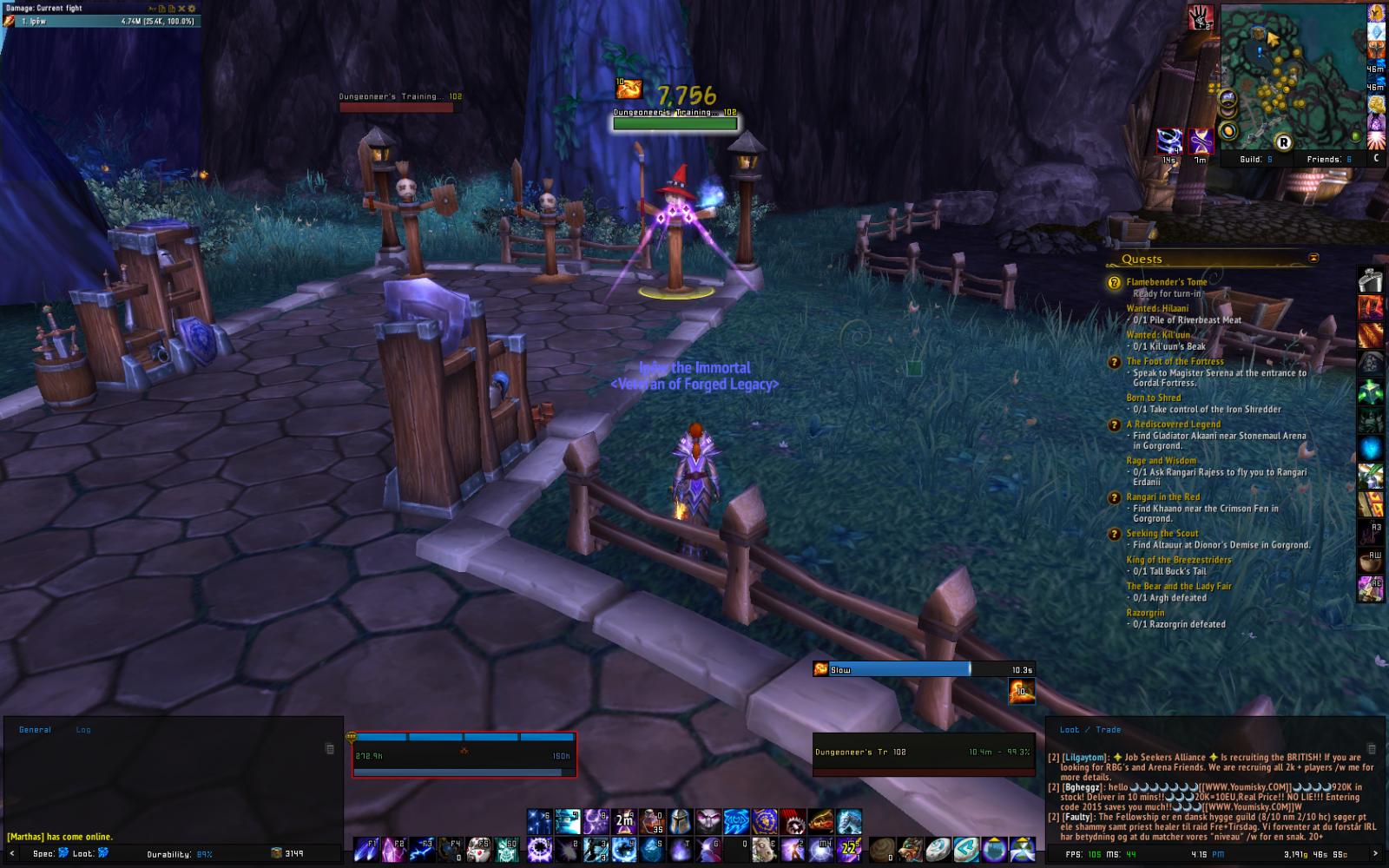Open the Log chat tab
Image resolution: width=1389 pixels, height=868 pixels.
coord(83,730)
